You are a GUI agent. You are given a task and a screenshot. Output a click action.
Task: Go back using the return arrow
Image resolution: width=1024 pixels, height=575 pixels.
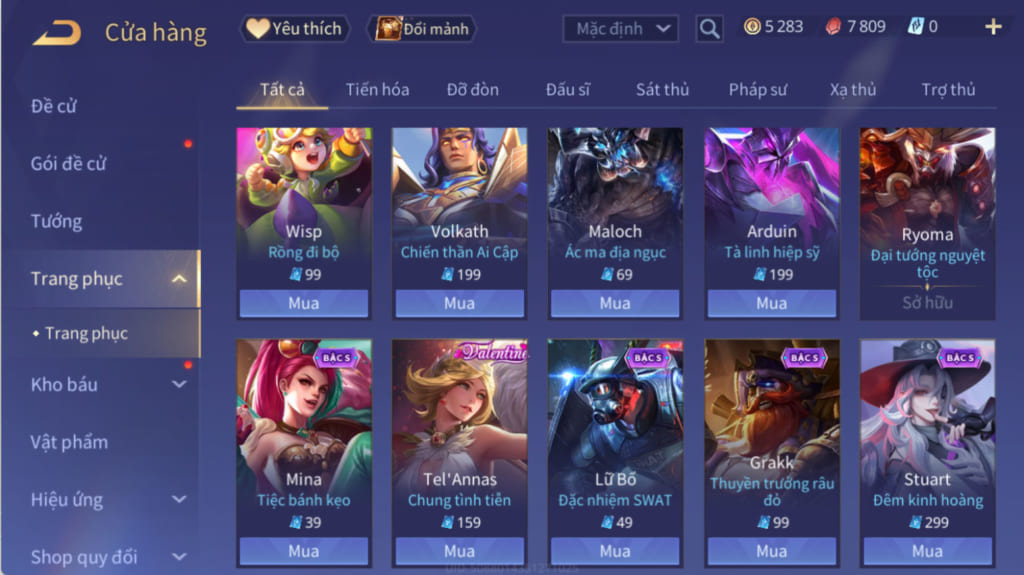tap(57, 32)
